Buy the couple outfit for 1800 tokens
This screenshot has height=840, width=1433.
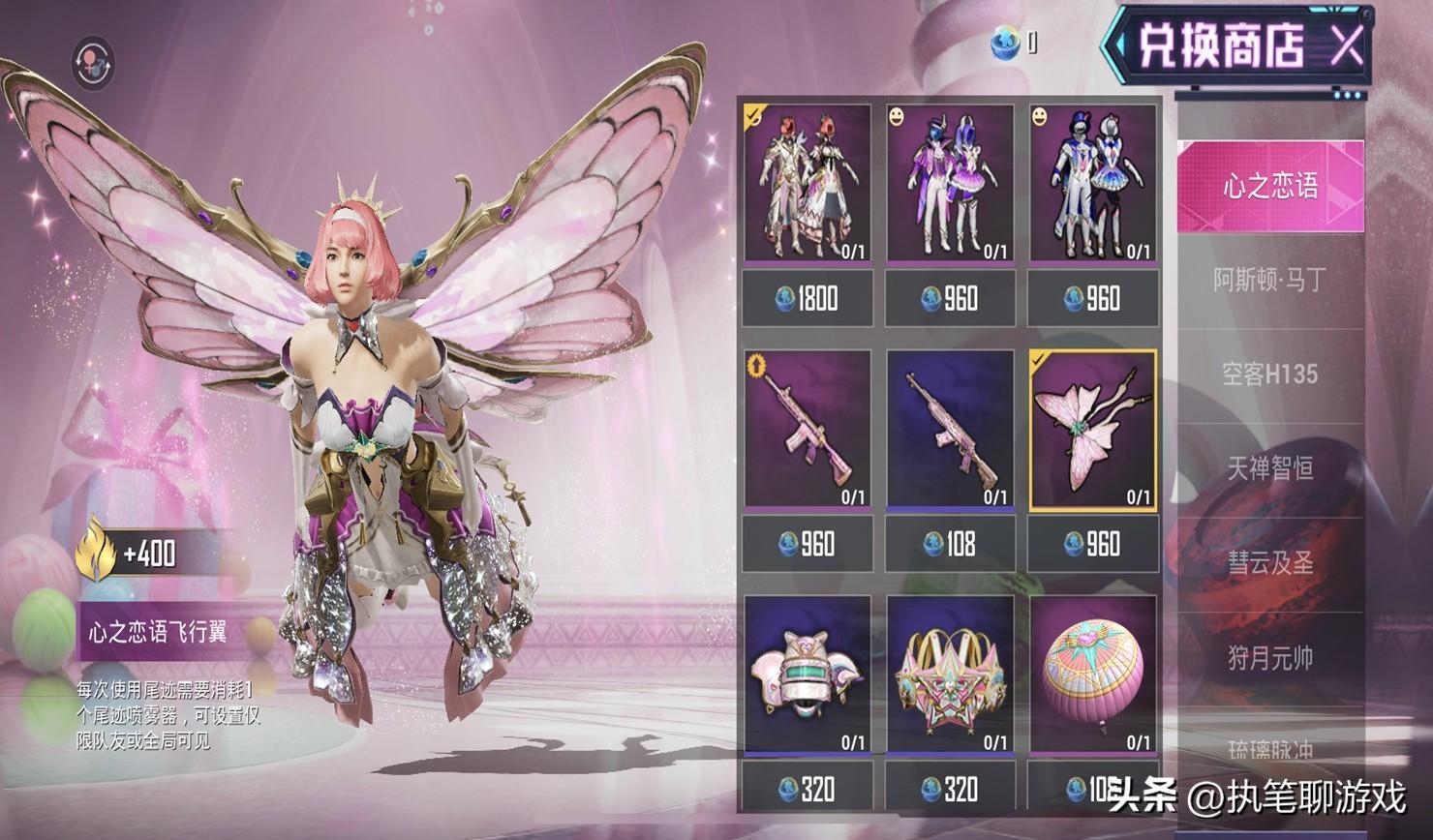(807, 298)
